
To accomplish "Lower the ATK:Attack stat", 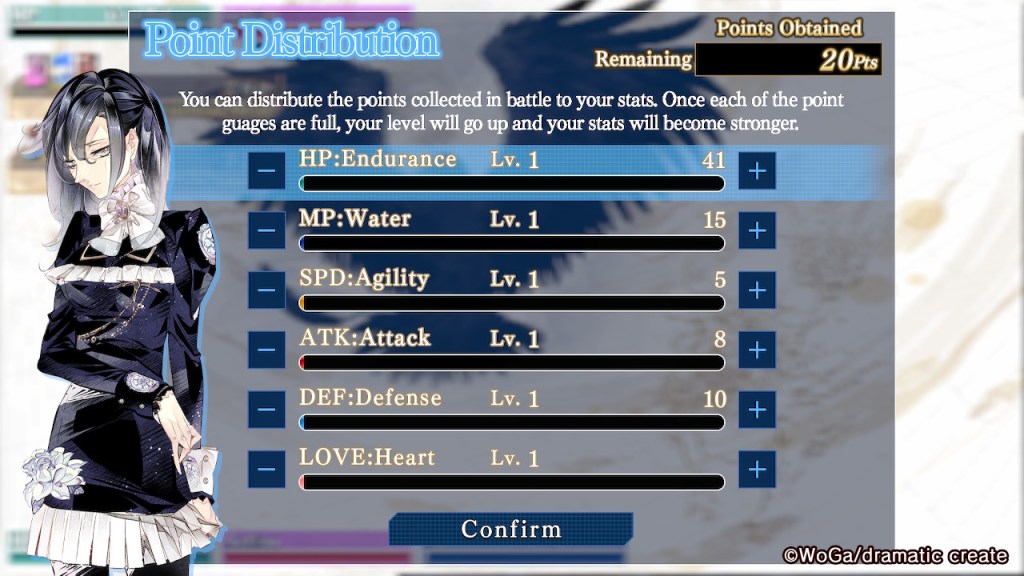I will pos(266,349).
